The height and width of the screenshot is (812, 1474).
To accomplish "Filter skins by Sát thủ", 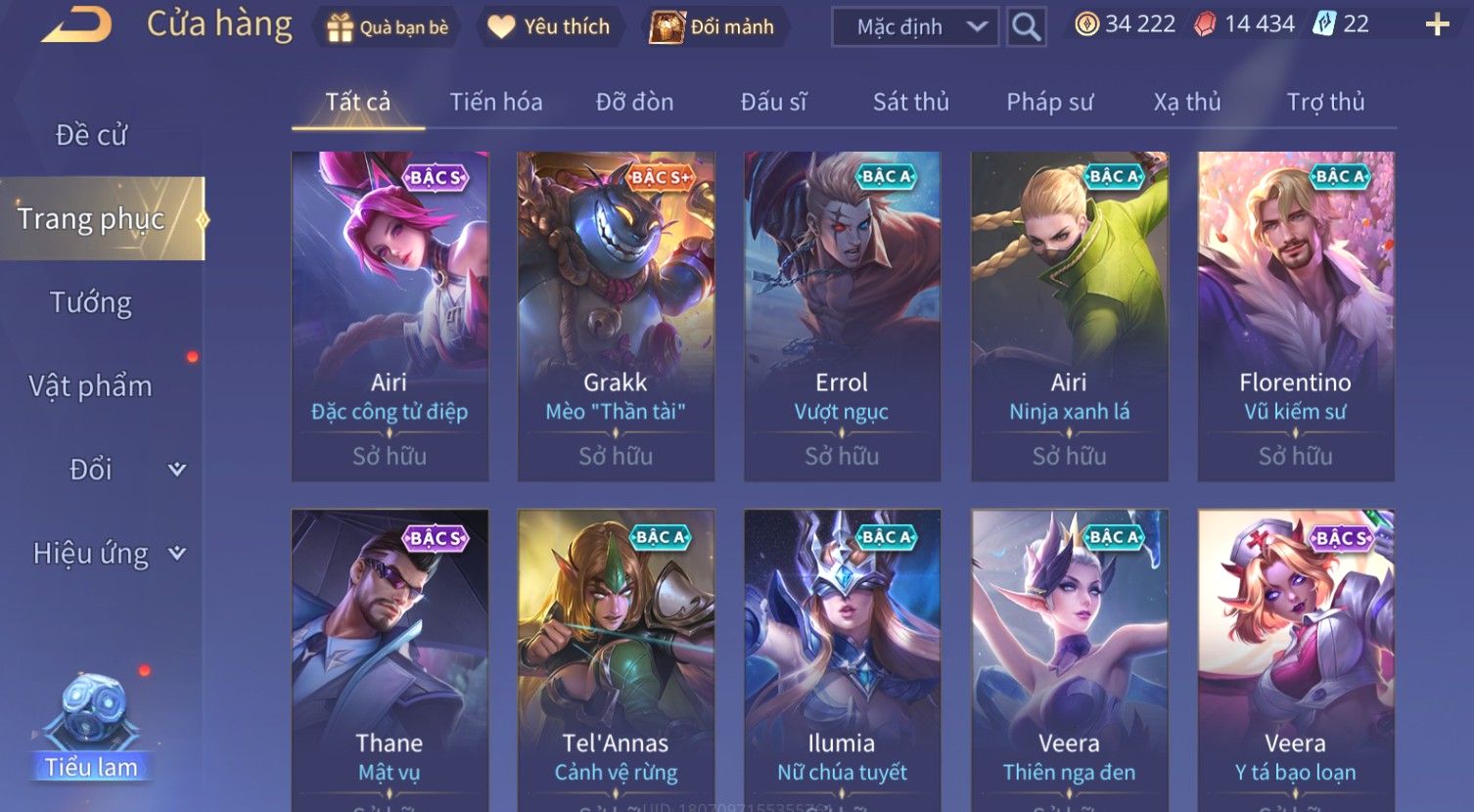I will click(x=910, y=102).
